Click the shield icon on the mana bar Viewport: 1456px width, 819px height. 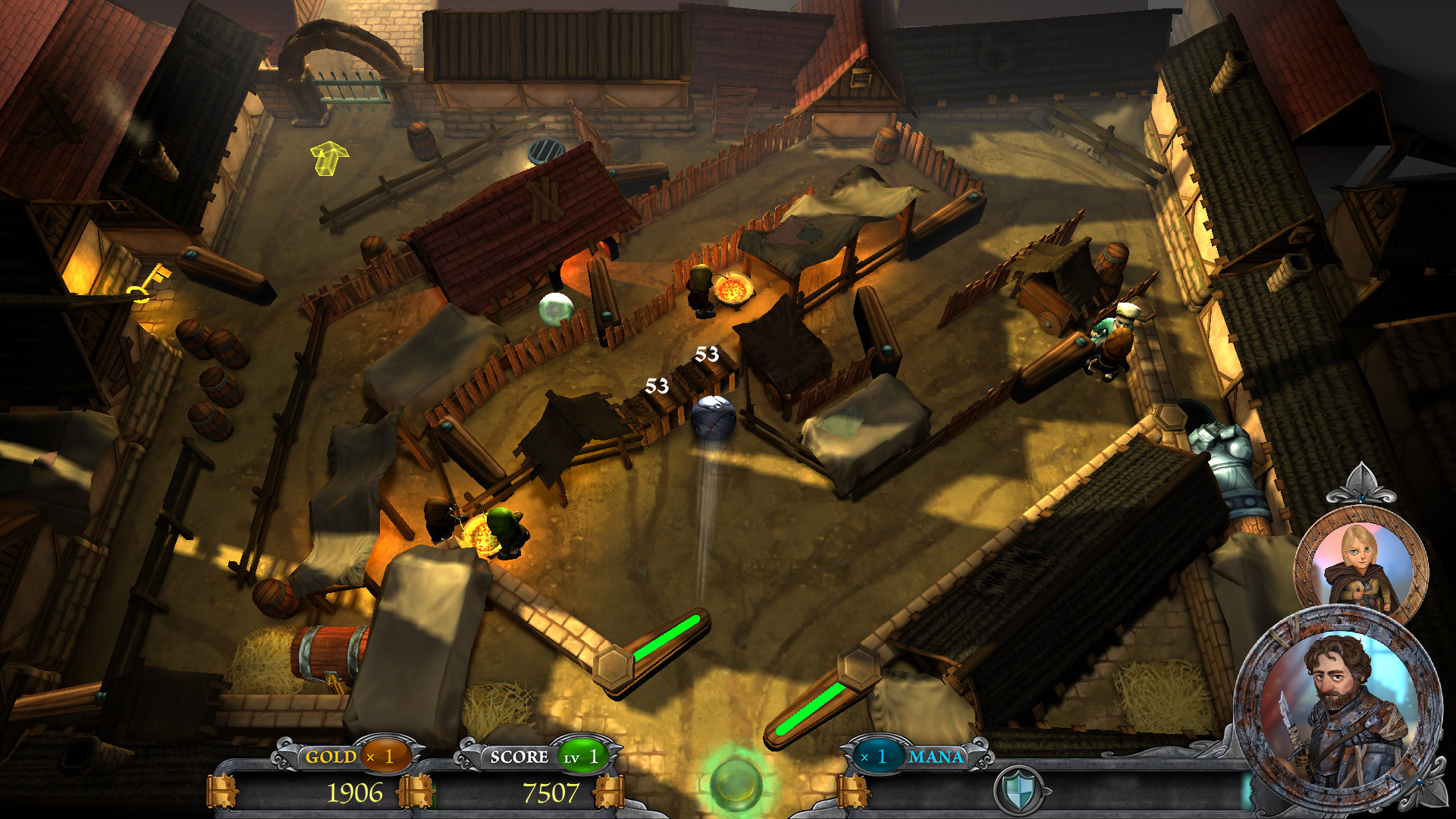pos(1020,791)
